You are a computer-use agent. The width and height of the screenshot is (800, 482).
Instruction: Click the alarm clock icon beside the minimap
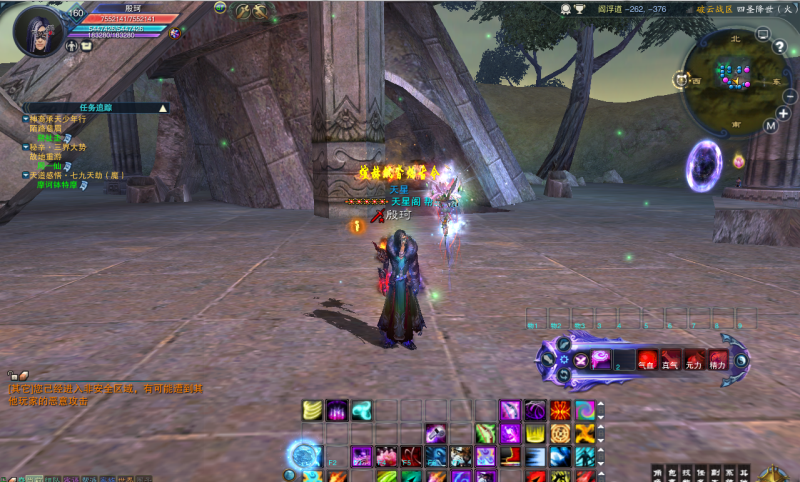click(681, 79)
